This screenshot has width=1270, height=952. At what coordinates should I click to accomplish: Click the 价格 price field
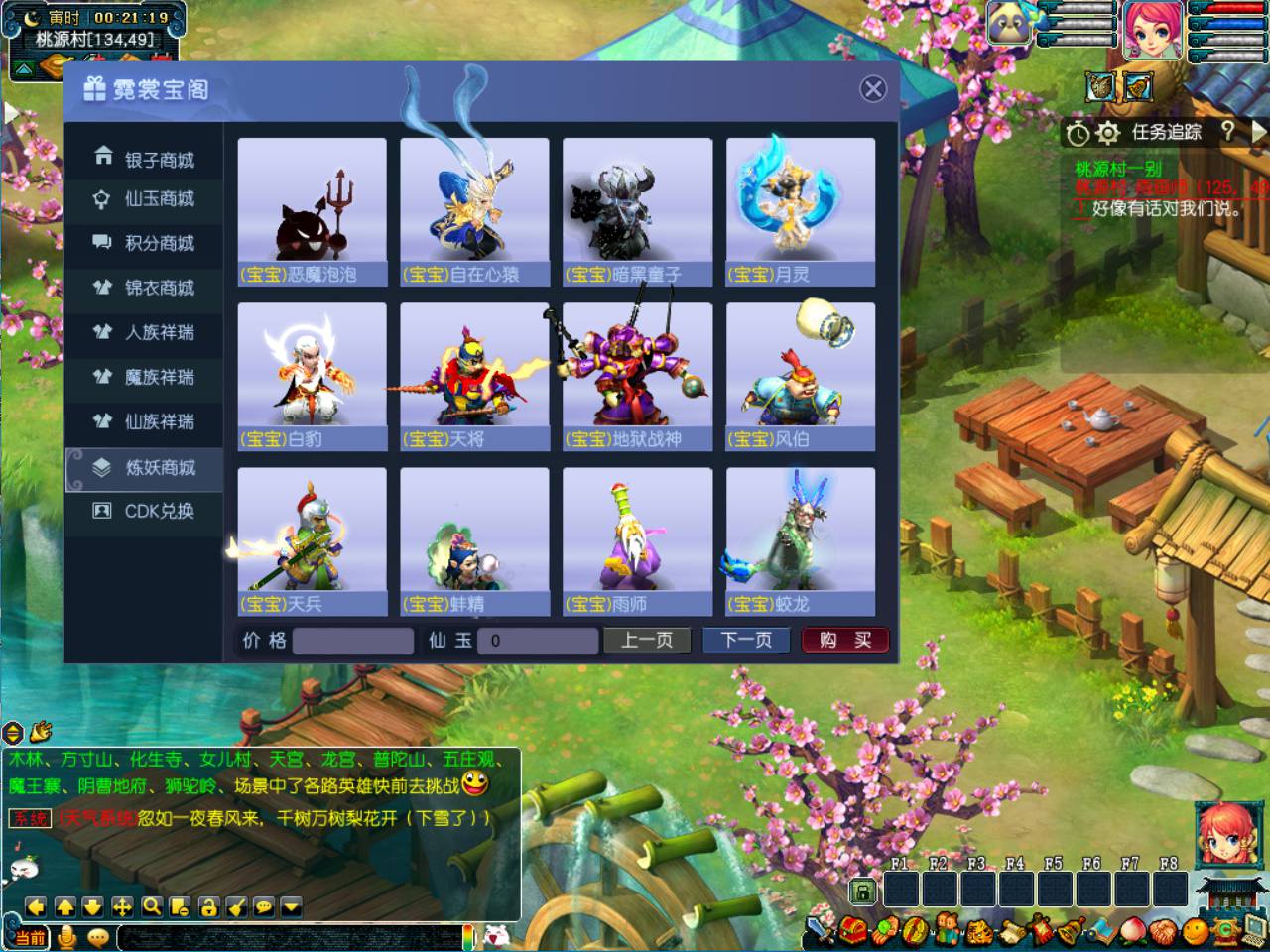tap(353, 641)
